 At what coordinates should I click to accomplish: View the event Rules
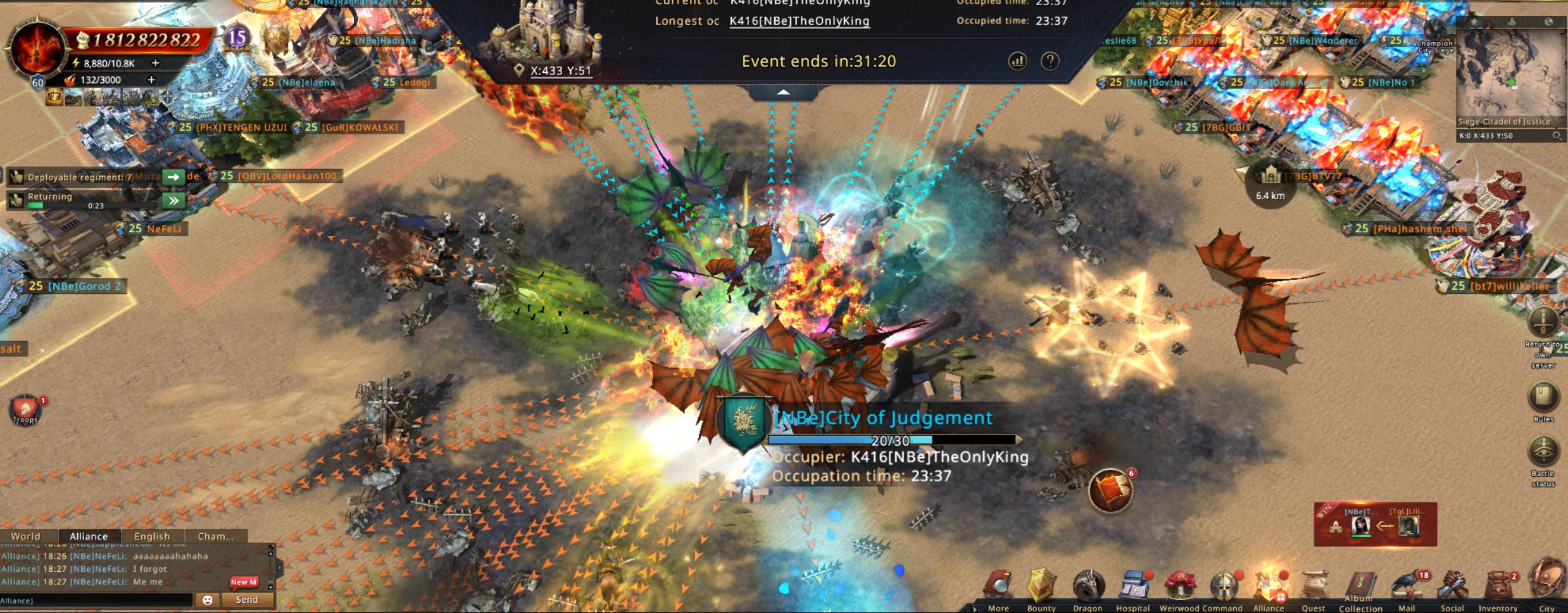tap(1543, 400)
